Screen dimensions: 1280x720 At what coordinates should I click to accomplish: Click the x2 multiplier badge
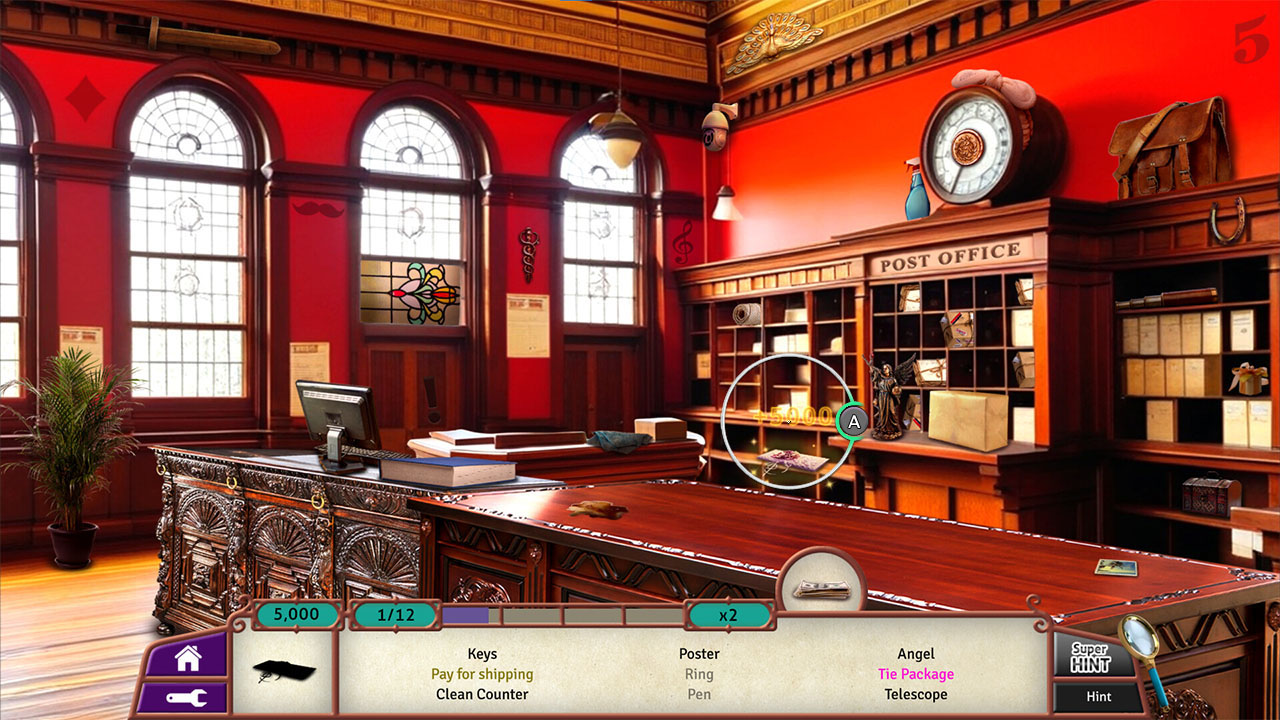730,615
